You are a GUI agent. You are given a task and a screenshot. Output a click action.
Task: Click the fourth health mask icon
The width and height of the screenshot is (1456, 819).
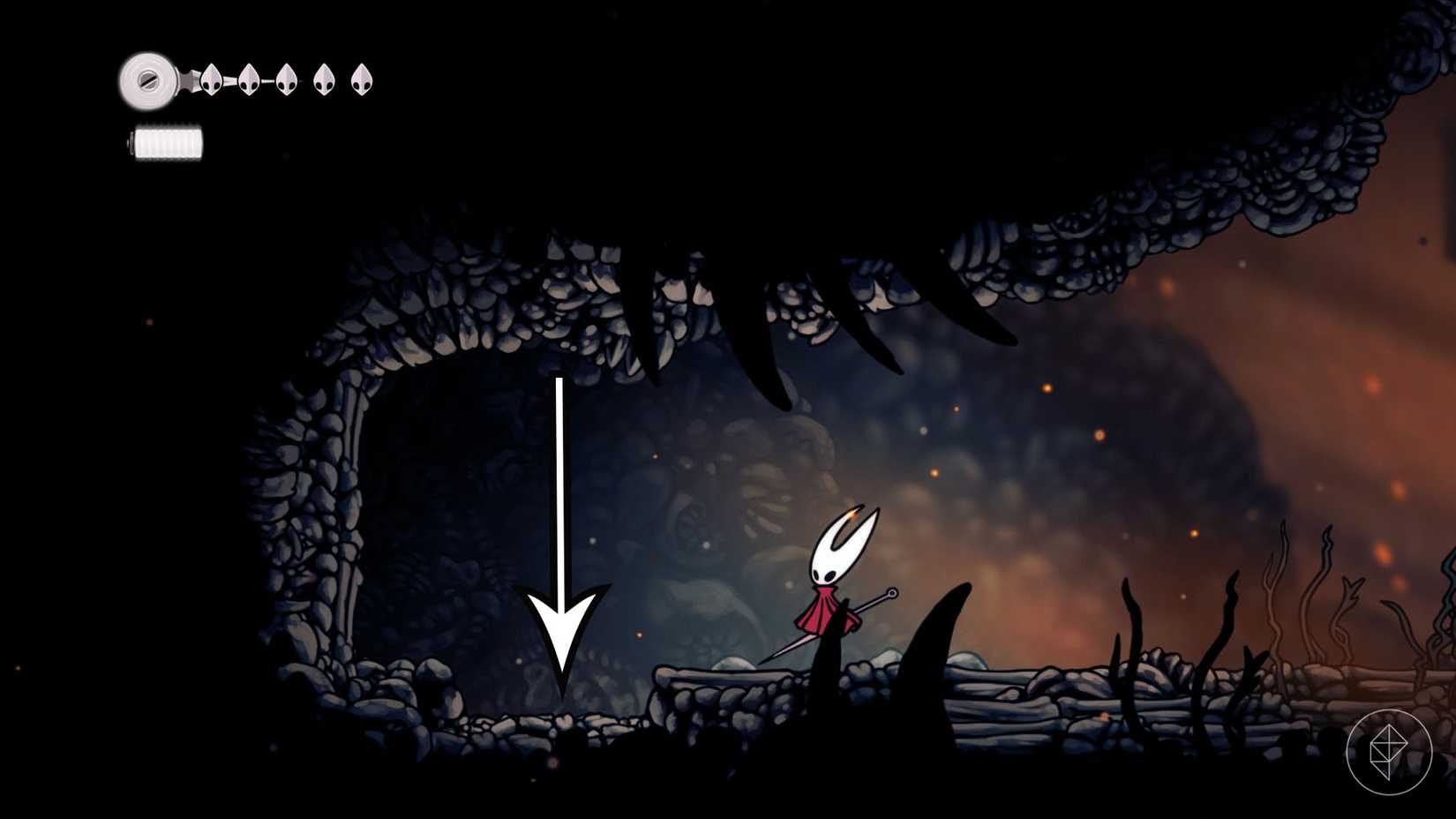click(x=322, y=78)
